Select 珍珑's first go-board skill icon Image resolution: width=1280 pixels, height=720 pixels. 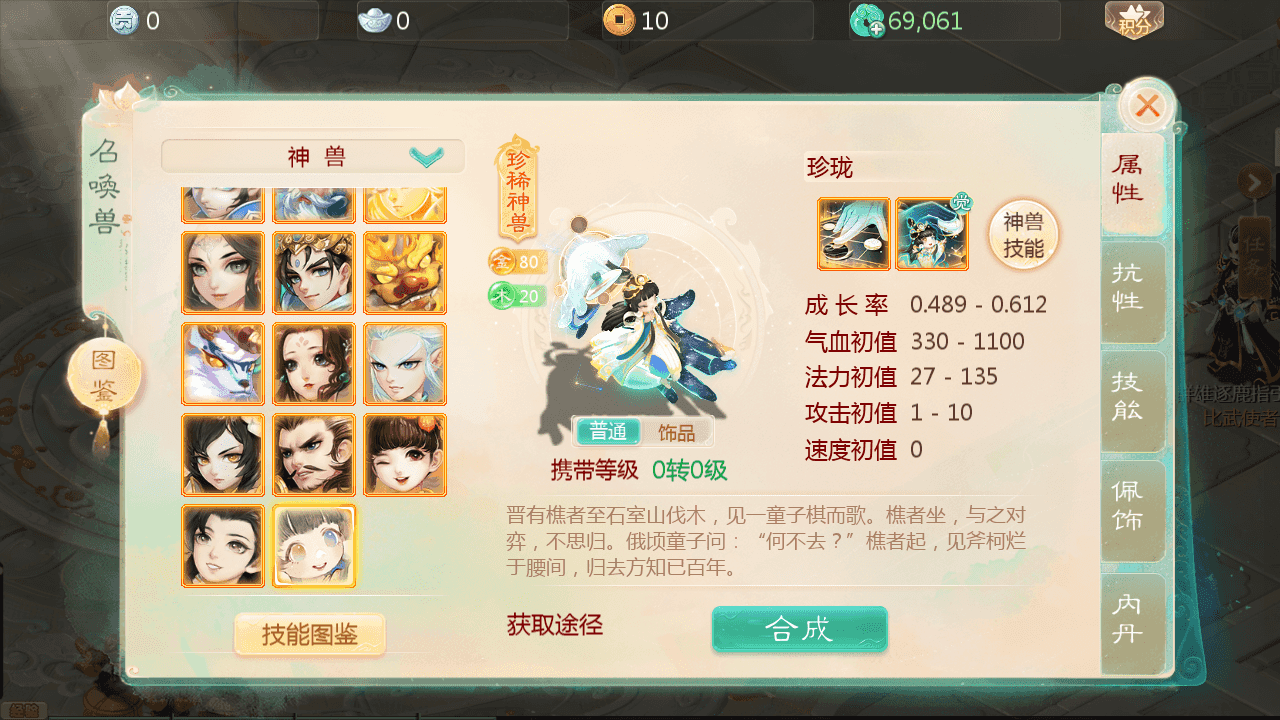tap(853, 234)
